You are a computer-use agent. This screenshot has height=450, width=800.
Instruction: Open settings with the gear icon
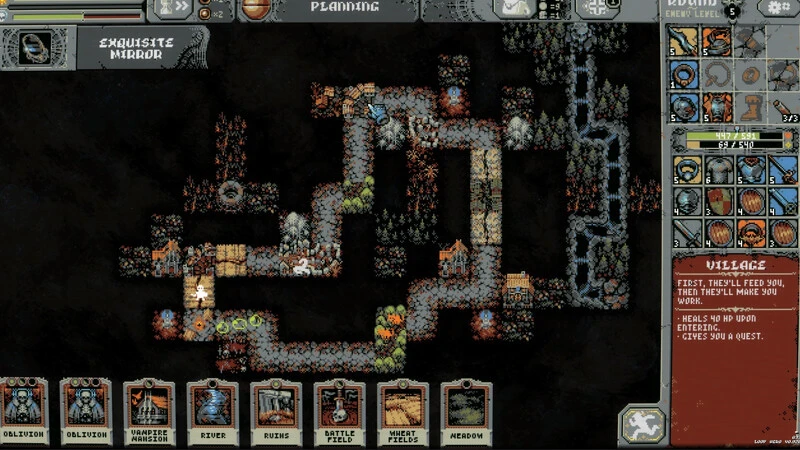point(779,9)
